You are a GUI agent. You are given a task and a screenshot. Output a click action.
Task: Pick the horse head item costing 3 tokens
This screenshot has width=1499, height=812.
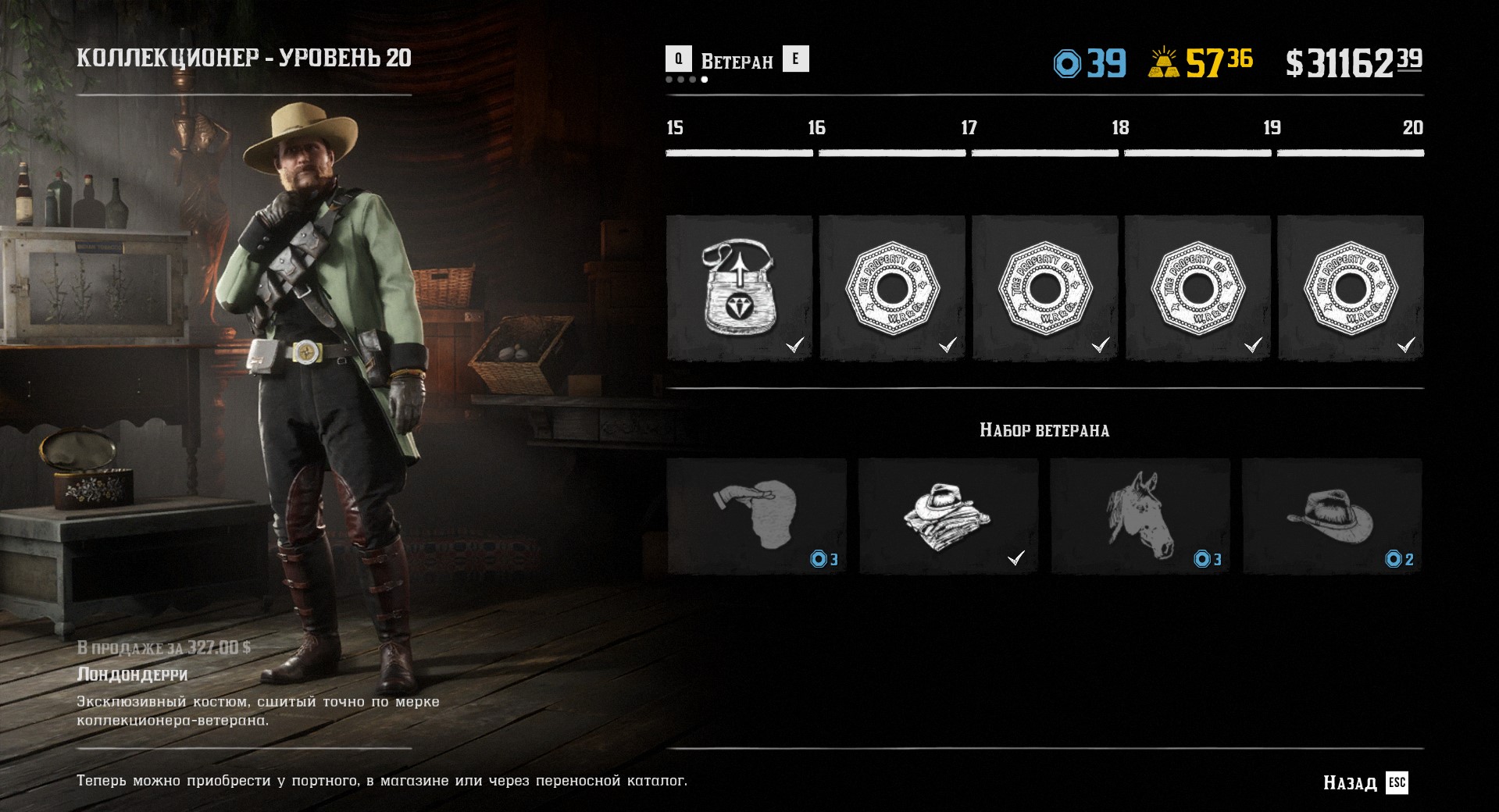[1140, 516]
